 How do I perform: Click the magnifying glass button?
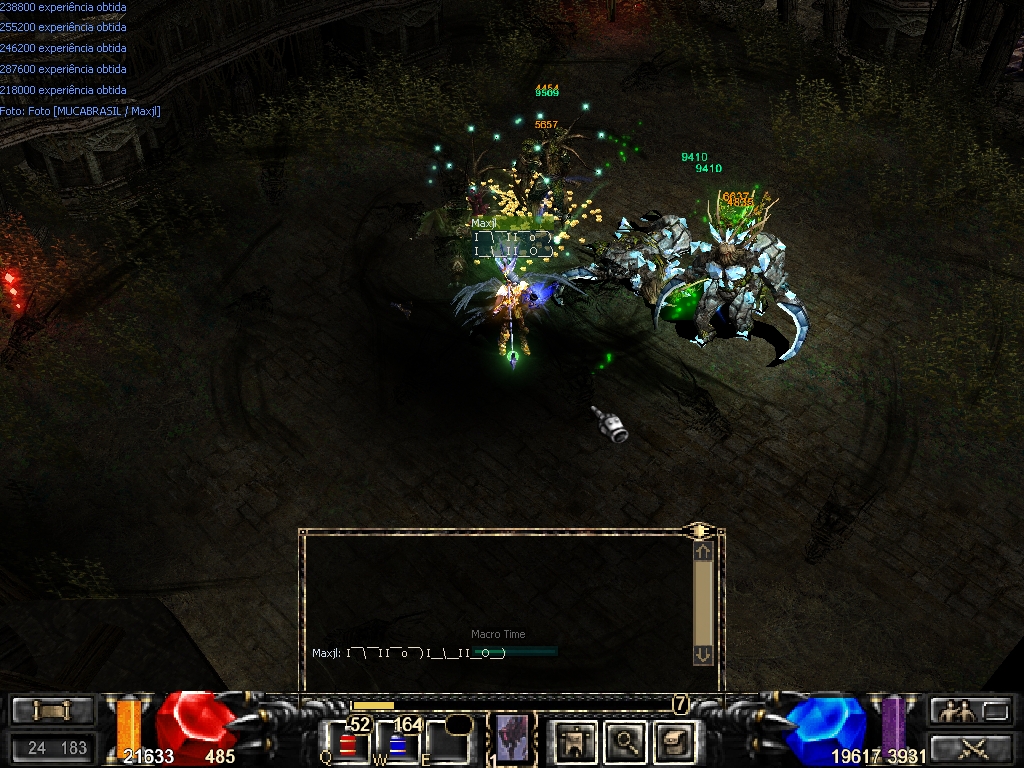(626, 741)
